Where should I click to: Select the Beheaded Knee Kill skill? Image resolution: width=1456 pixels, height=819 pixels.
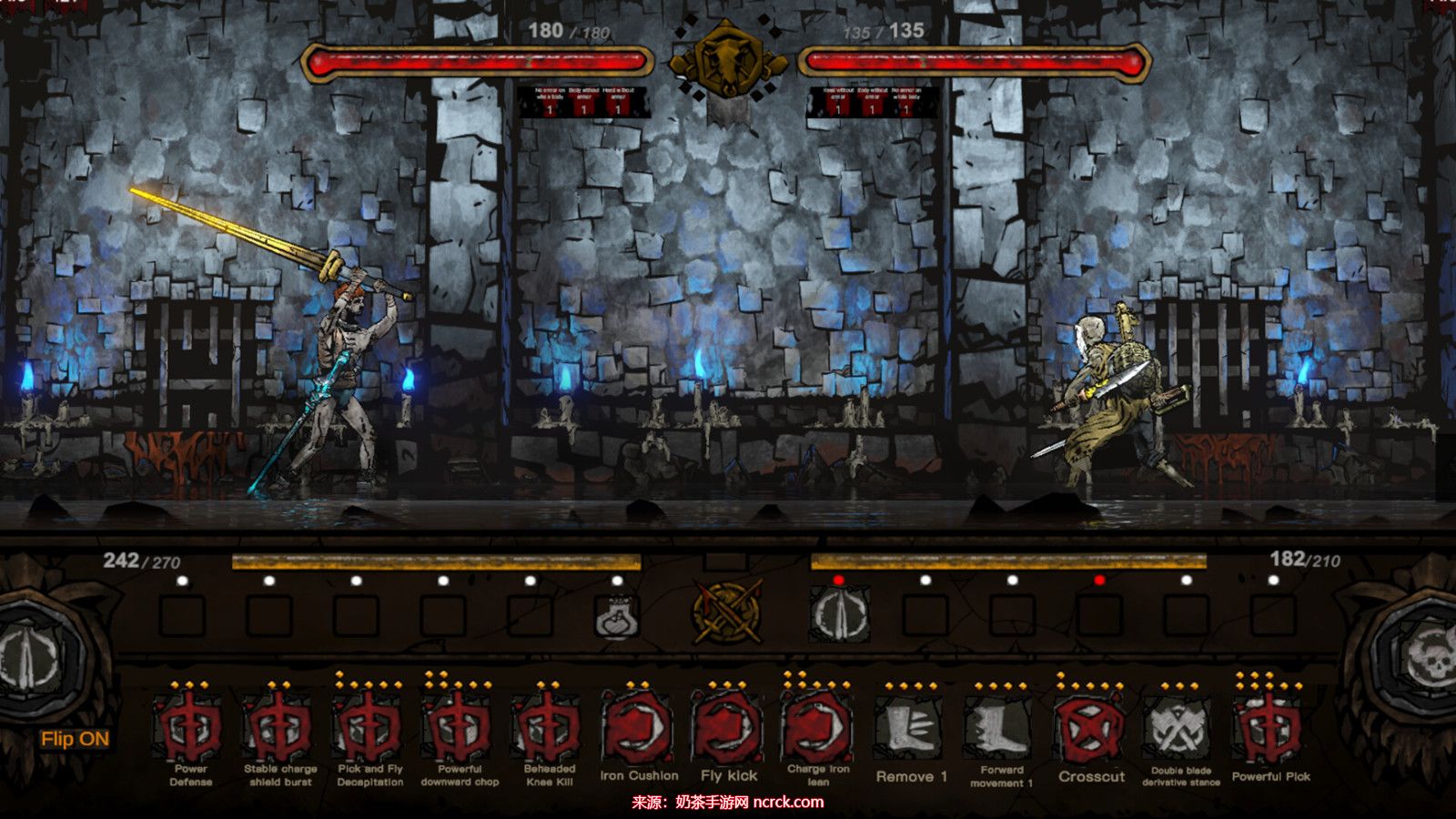(x=549, y=728)
